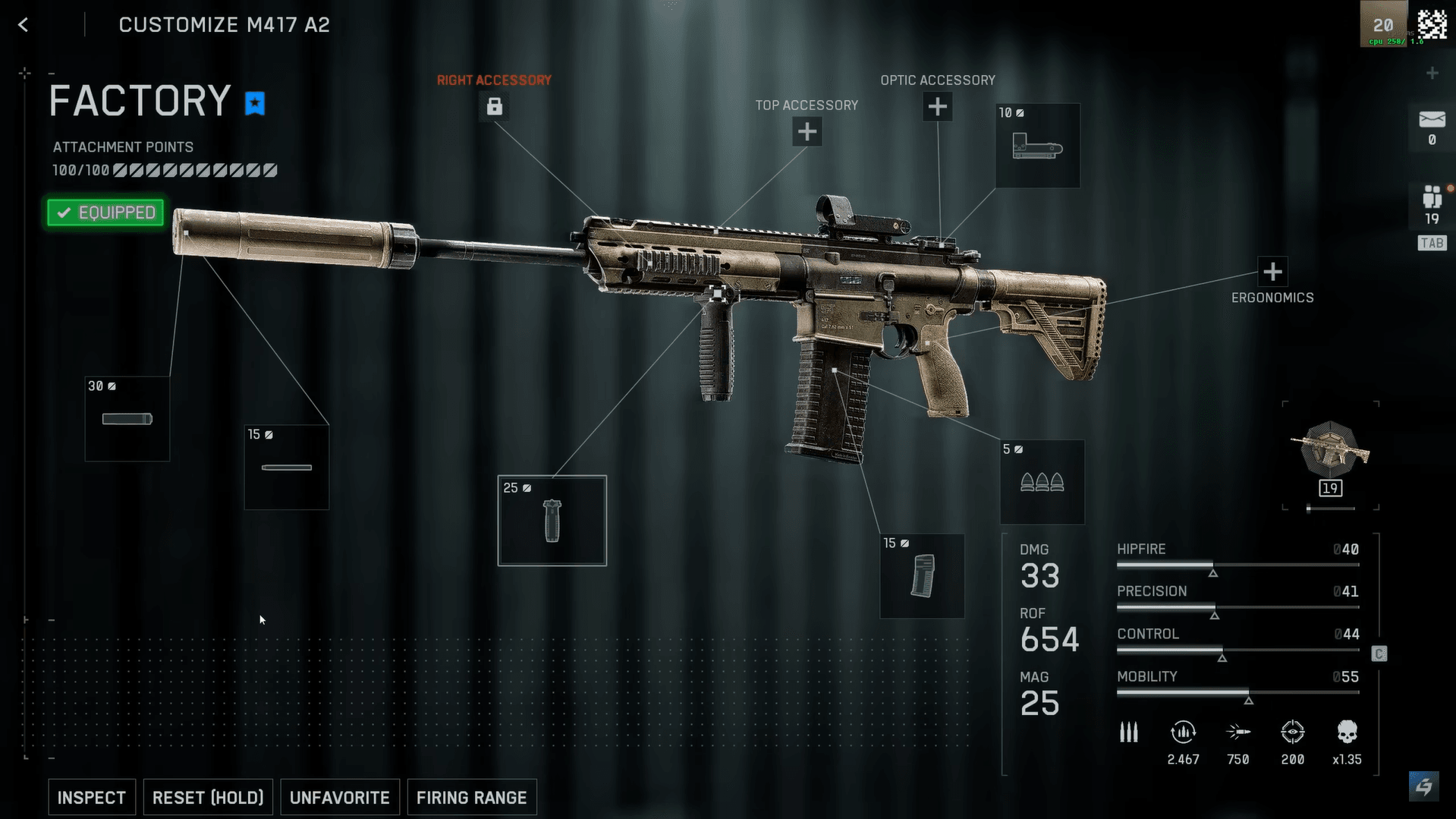Add a Top Accessory attachment
The height and width of the screenshot is (819, 1456).
pos(807,132)
